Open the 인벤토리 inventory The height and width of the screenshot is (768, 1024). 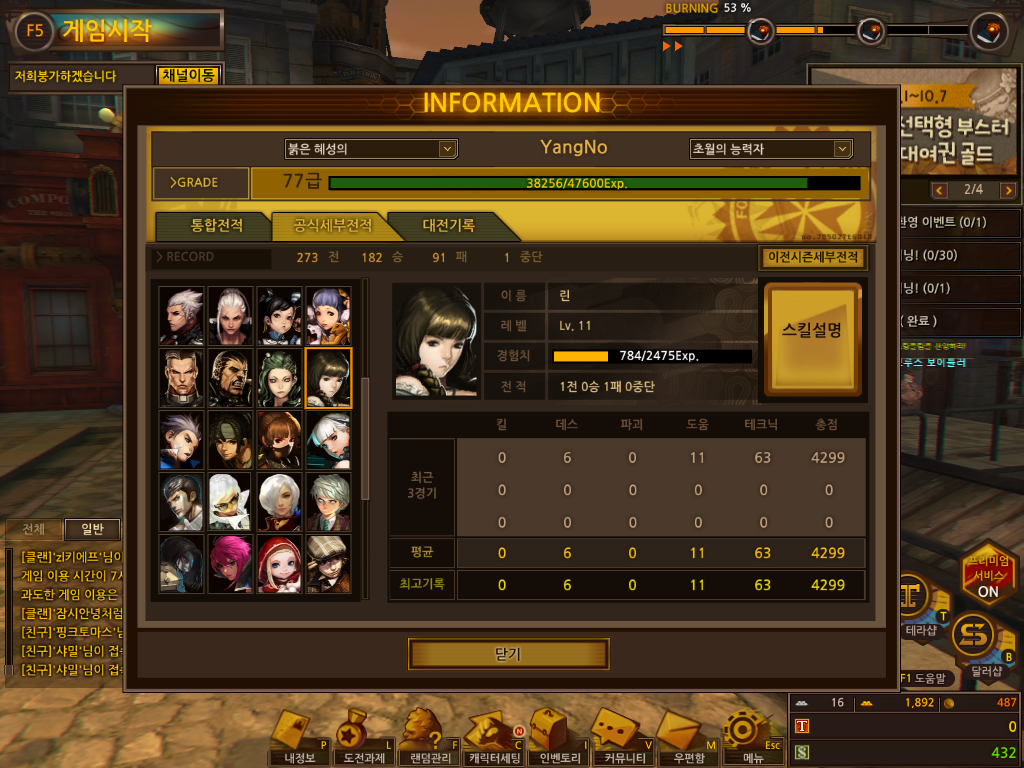pos(558,740)
